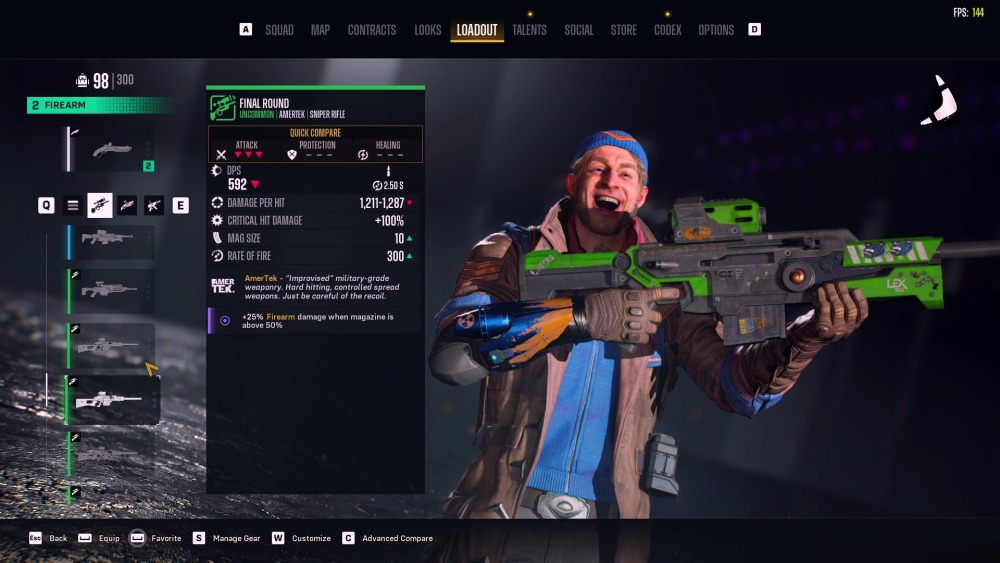The width and height of the screenshot is (1000, 563).
Task: Select the blue-rarity rifle in the weapon list
Action: click(110, 241)
